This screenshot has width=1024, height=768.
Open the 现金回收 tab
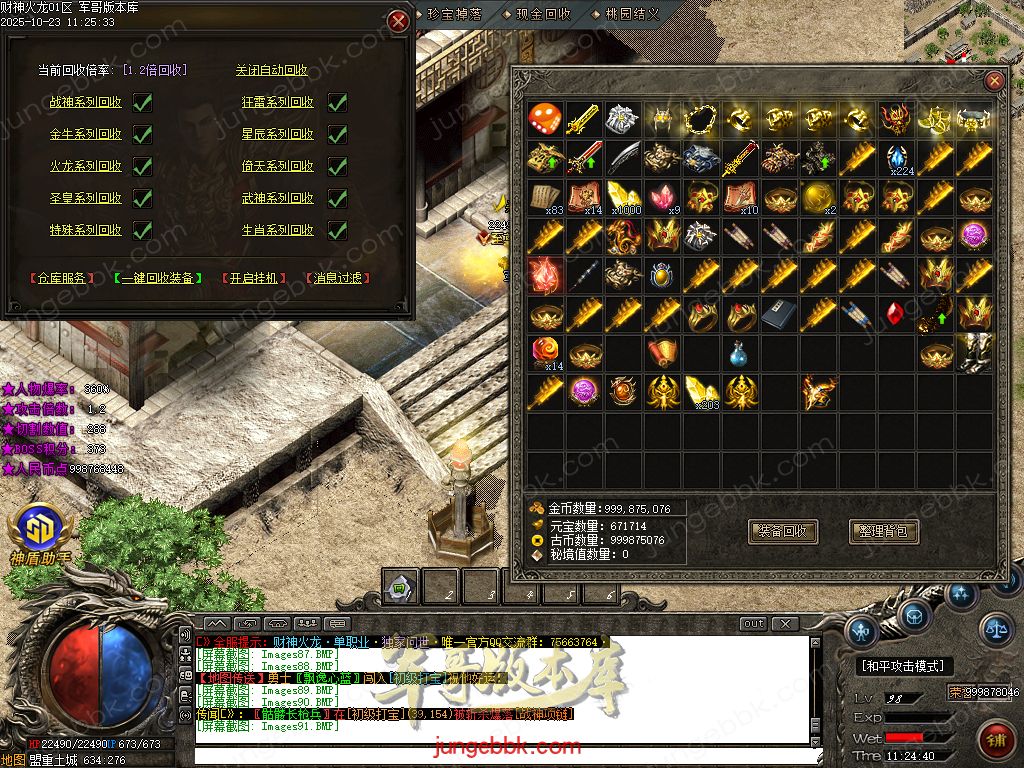543,13
